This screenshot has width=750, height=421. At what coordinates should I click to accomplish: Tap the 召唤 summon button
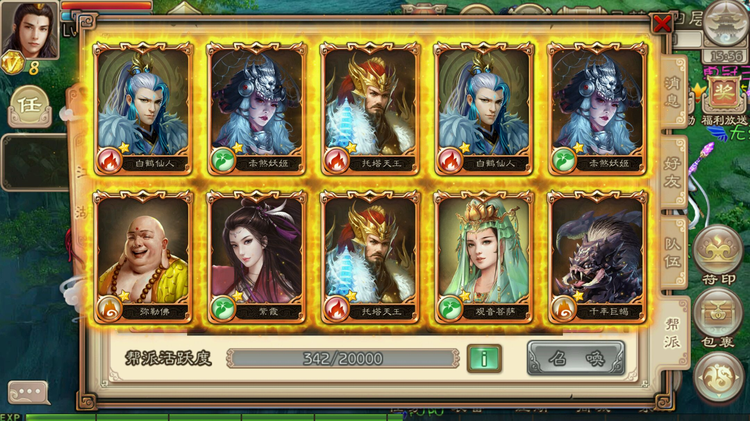click(x=575, y=358)
